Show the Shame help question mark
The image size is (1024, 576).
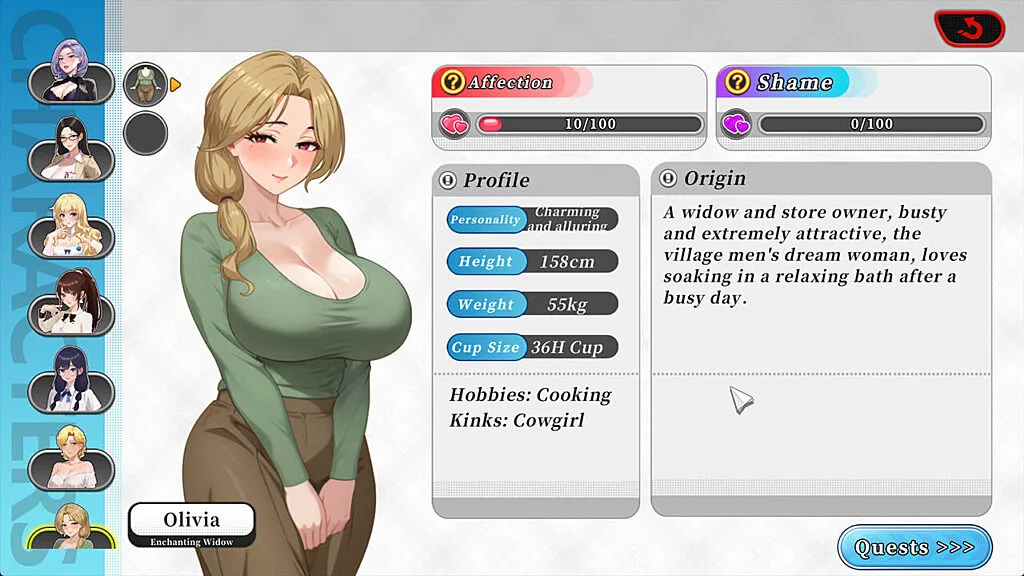738,82
